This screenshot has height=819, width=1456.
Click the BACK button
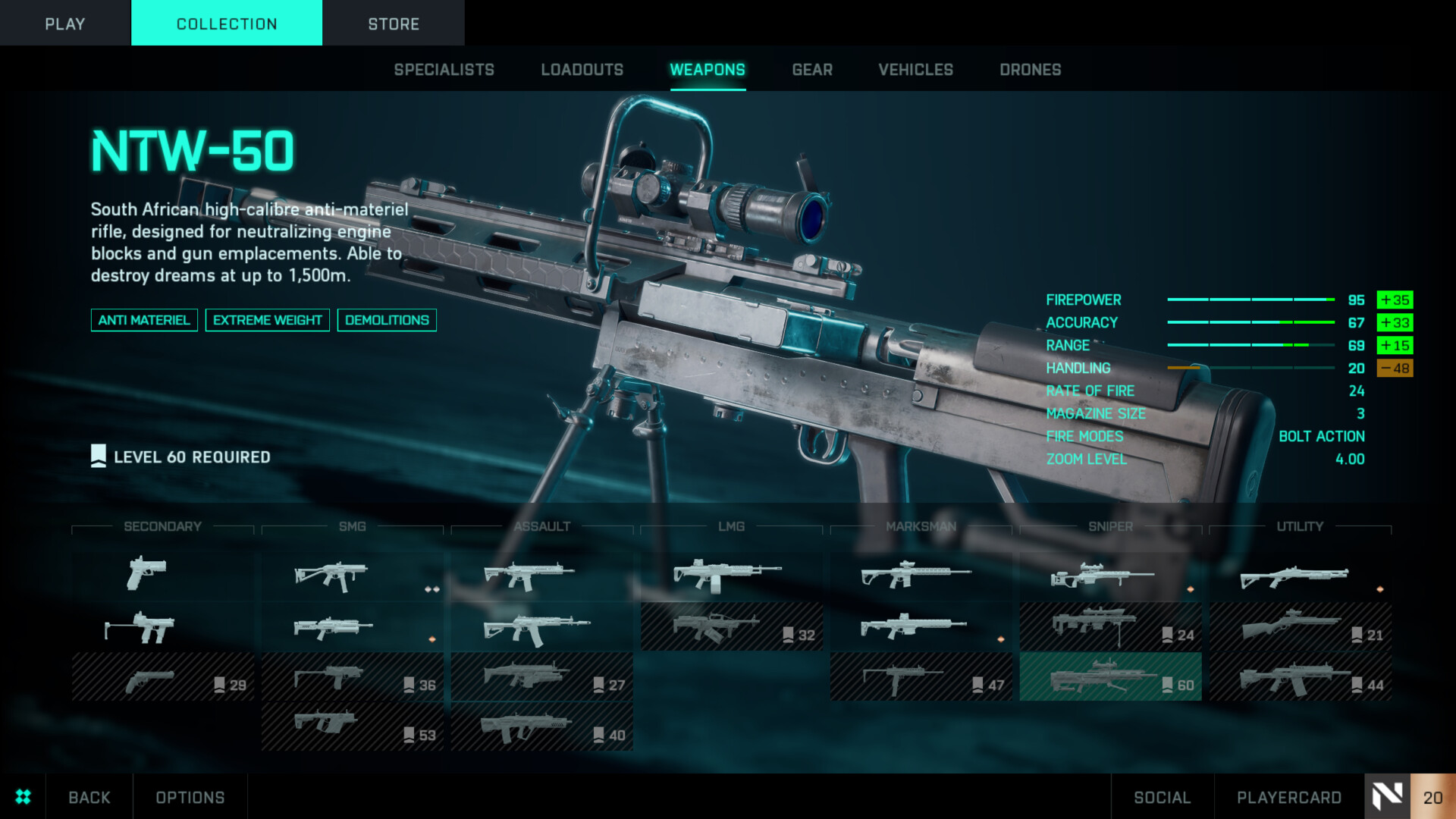point(89,797)
